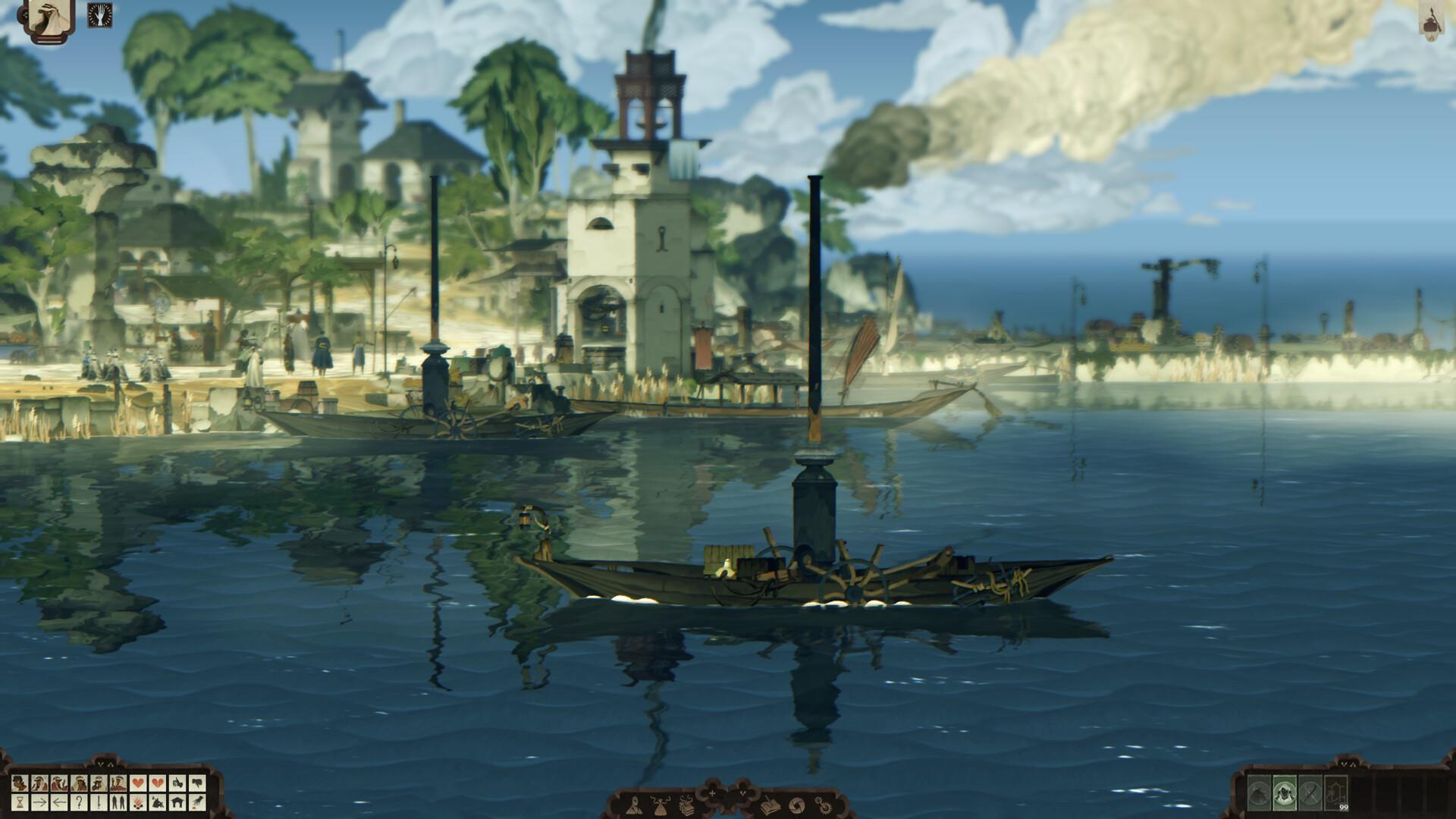Click the question mark communication symbol

(80, 803)
